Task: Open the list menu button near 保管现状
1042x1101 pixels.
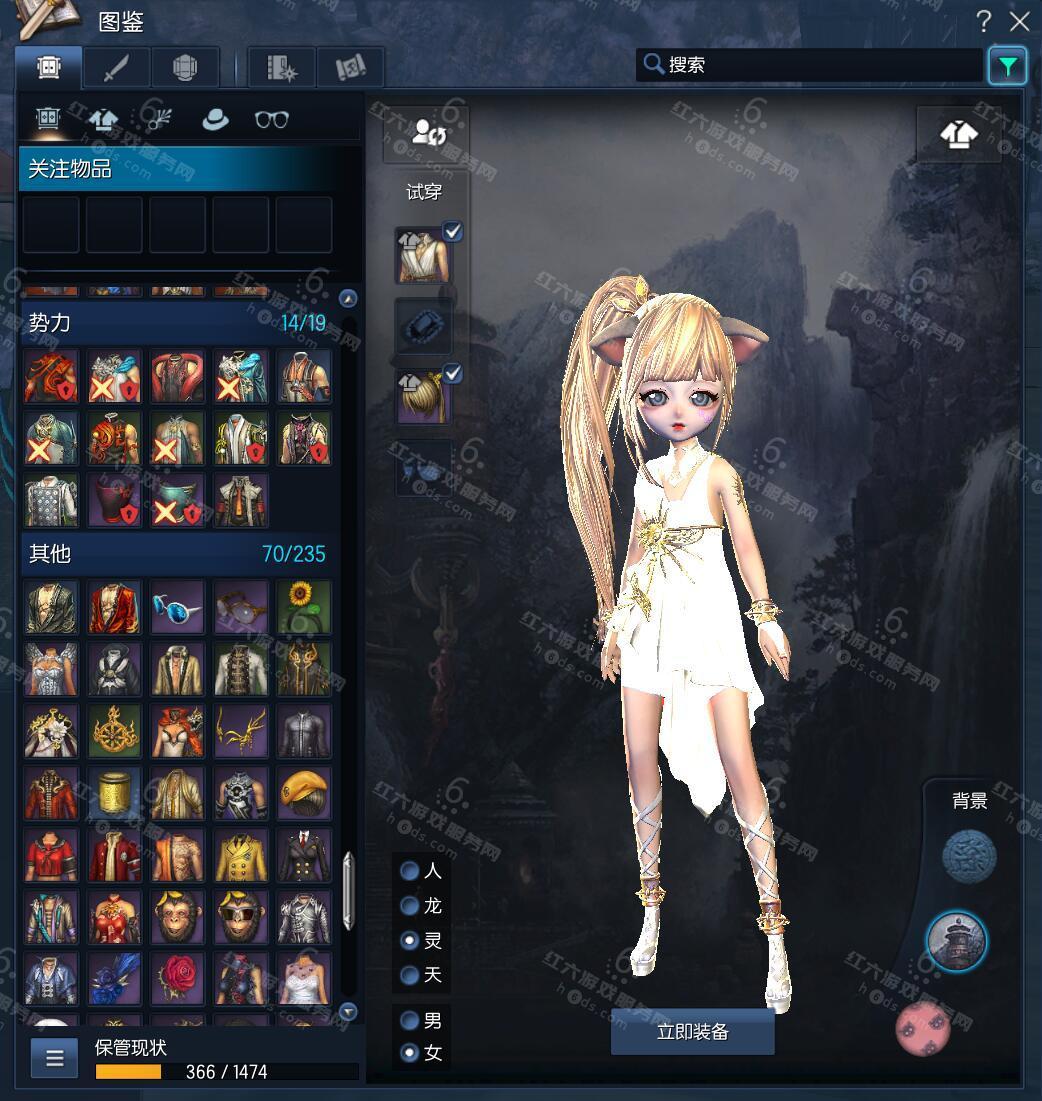Action: tap(54, 1058)
